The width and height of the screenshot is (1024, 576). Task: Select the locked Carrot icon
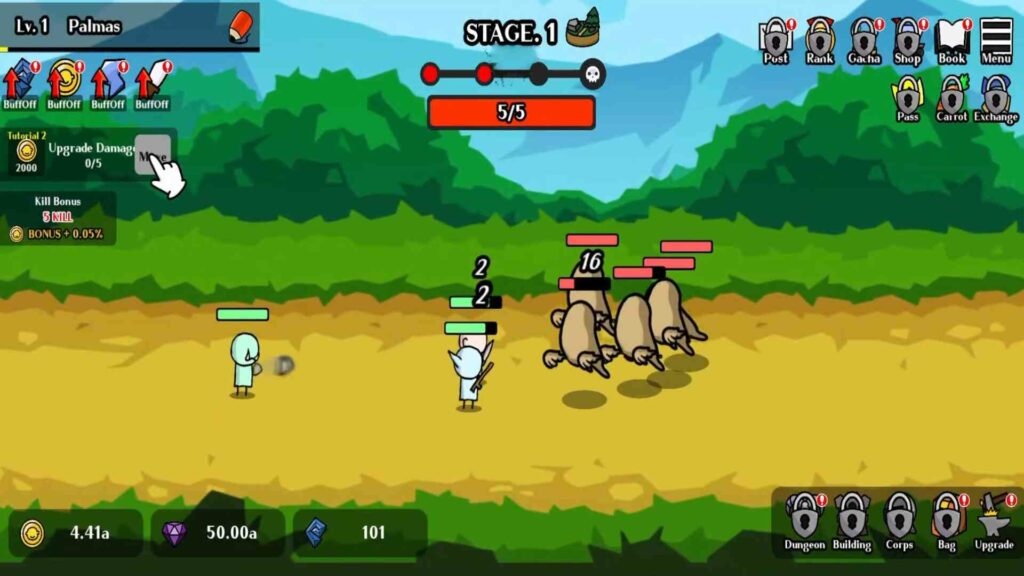[x=952, y=100]
